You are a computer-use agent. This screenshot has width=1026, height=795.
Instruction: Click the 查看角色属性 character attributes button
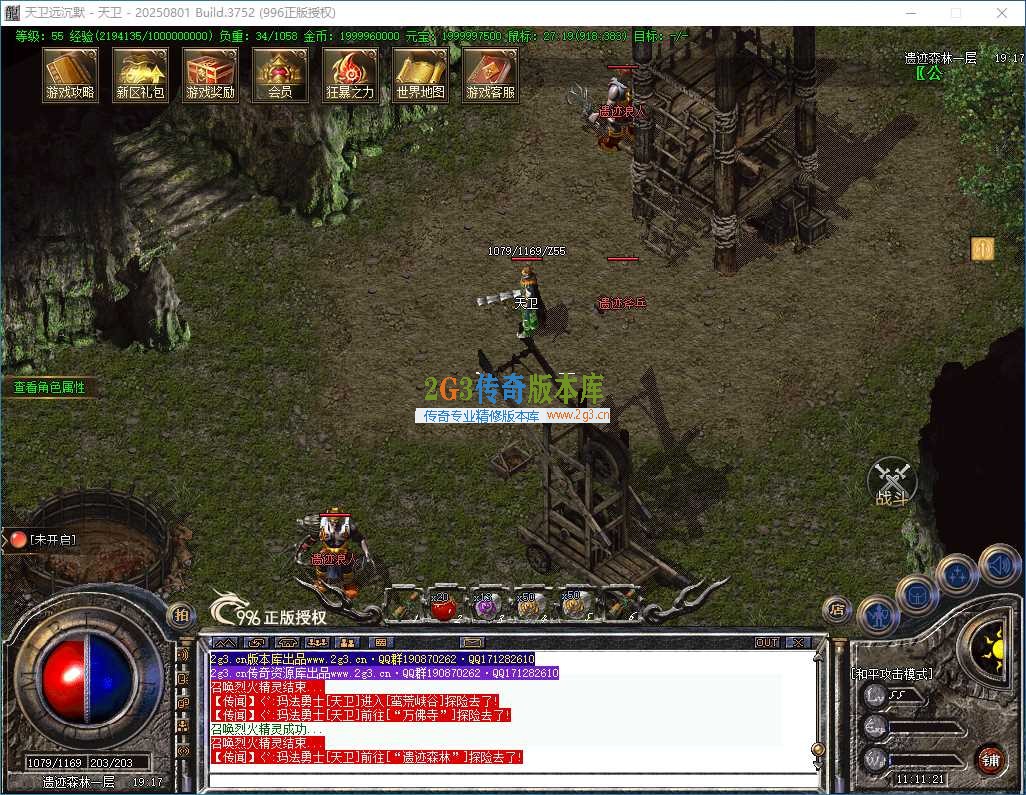point(50,387)
